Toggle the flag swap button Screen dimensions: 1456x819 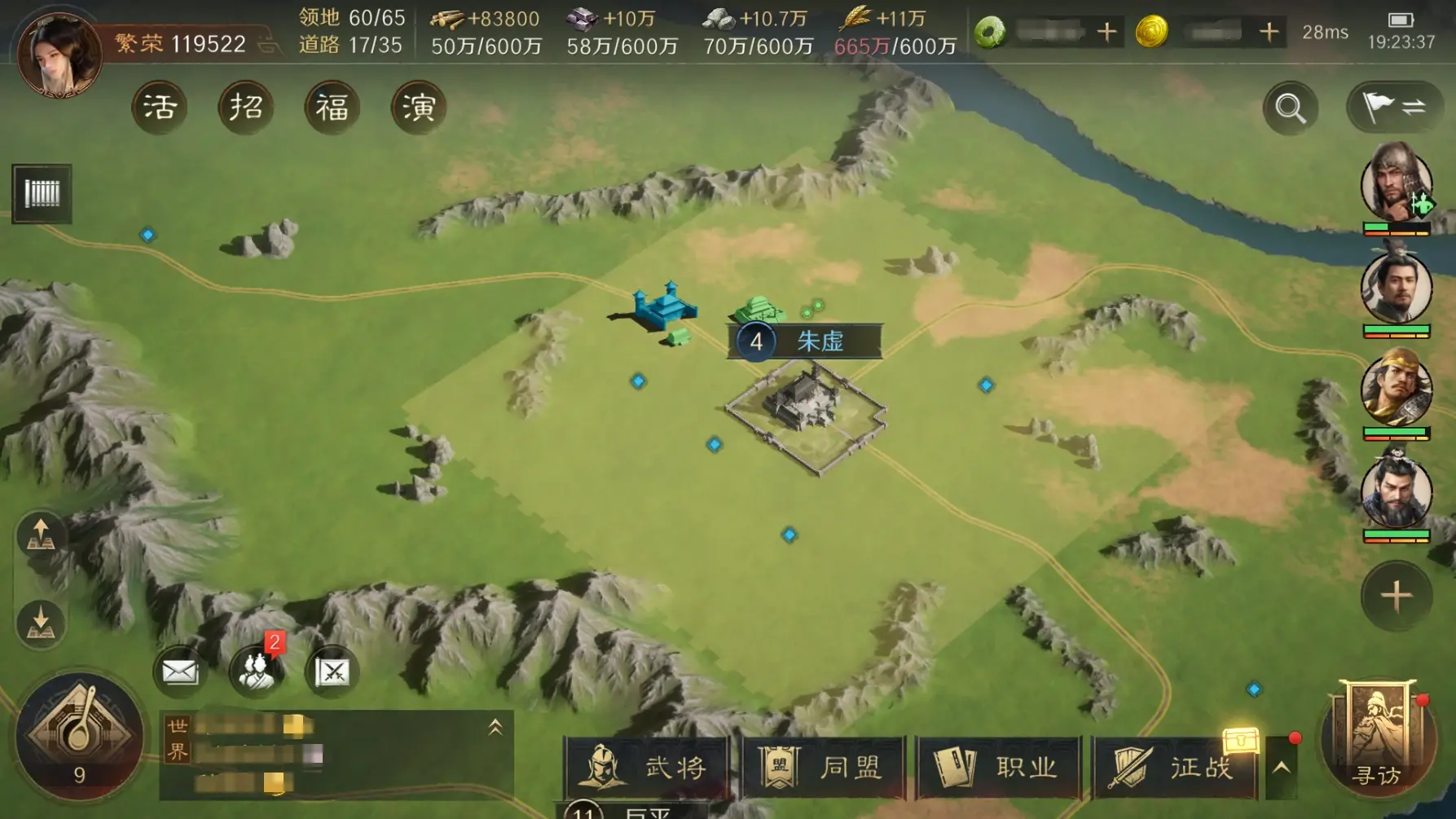(1394, 107)
